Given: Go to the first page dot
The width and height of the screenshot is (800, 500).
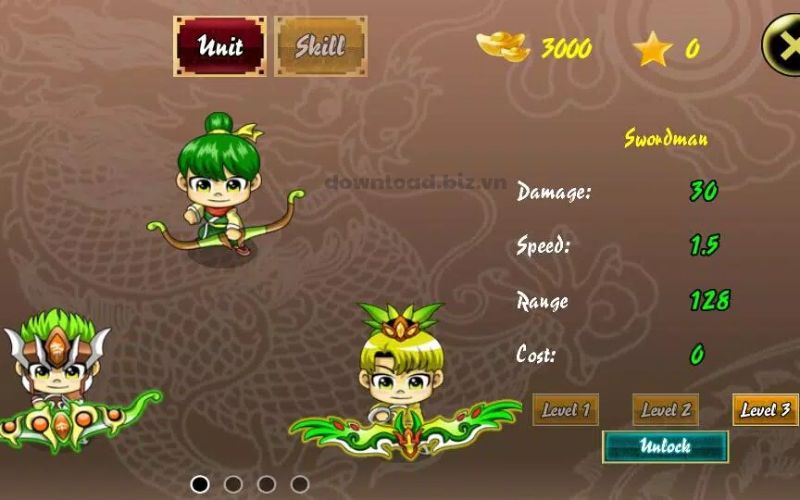Looking at the screenshot, I should pyautogui.click(x=200, y=484).
